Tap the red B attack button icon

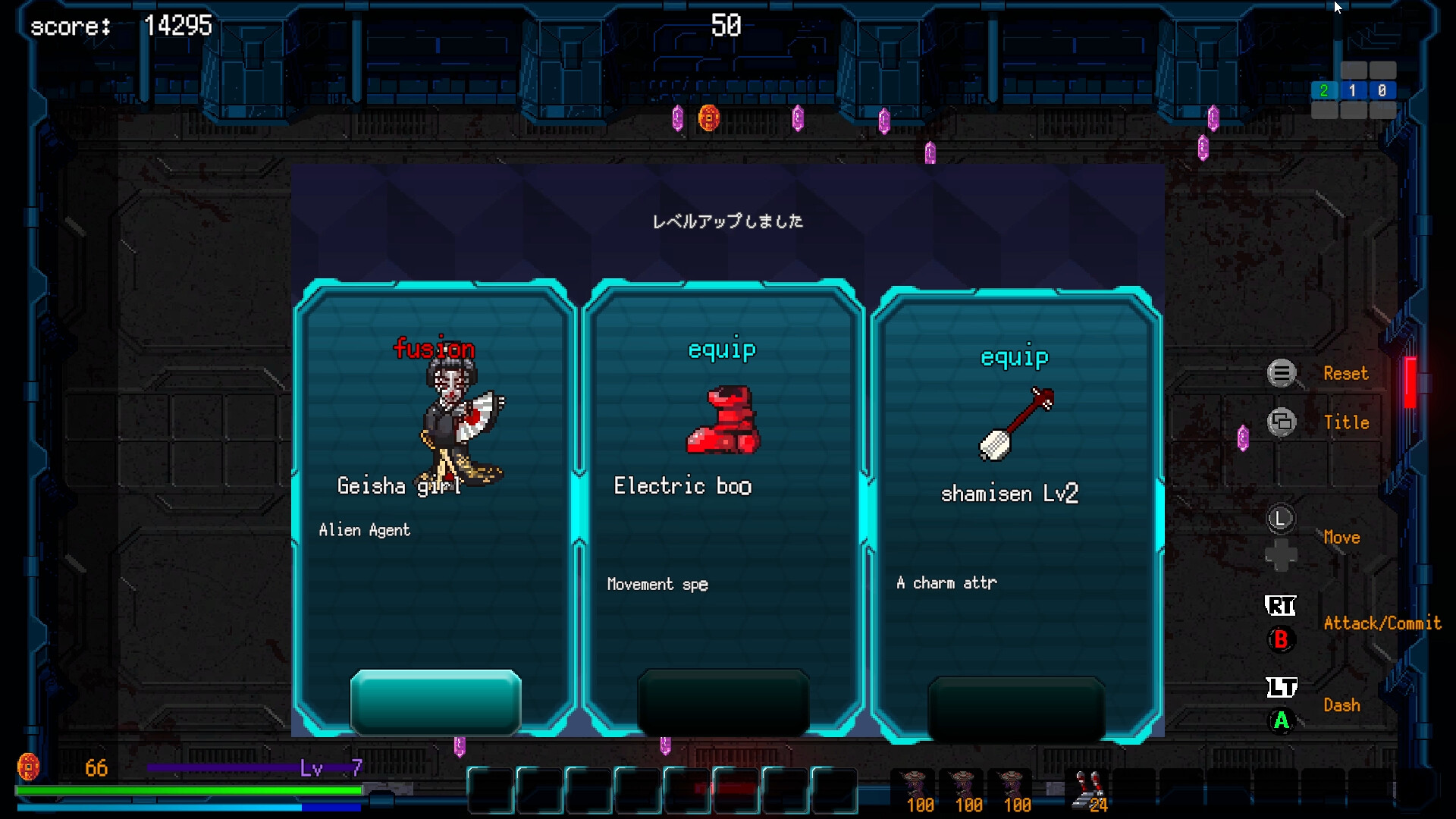click(x=1280, y=639)
